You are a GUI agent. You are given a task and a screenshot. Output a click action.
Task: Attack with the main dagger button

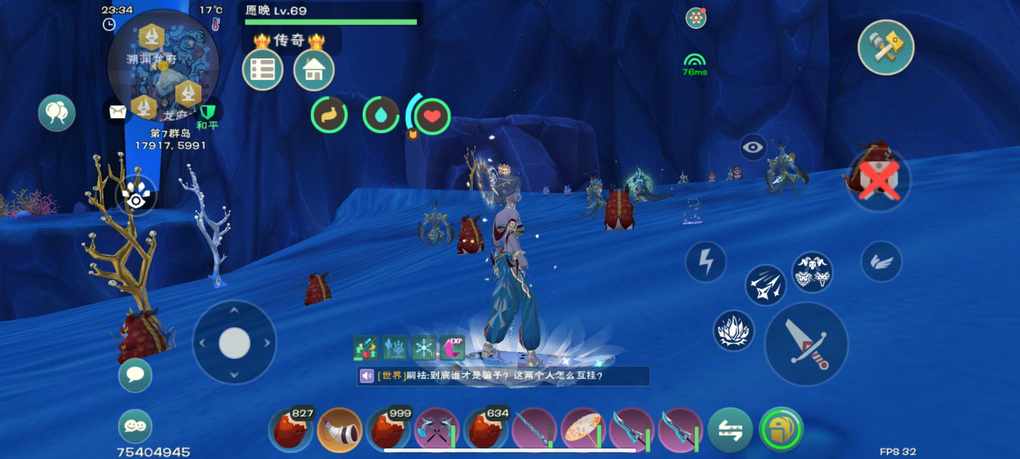(x=806, y=343)
